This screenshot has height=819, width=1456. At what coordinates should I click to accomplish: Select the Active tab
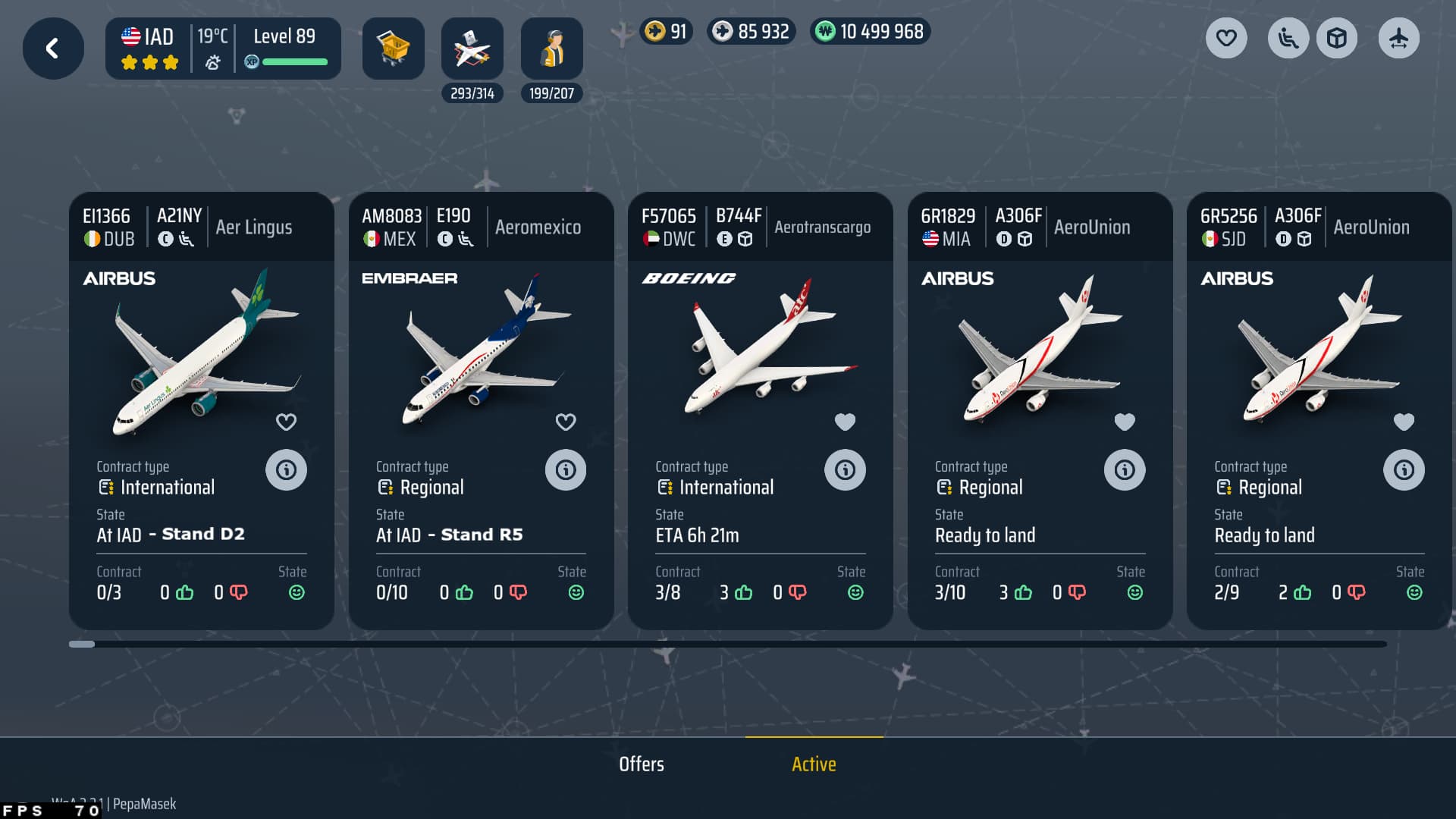click(x=814, y=764)
